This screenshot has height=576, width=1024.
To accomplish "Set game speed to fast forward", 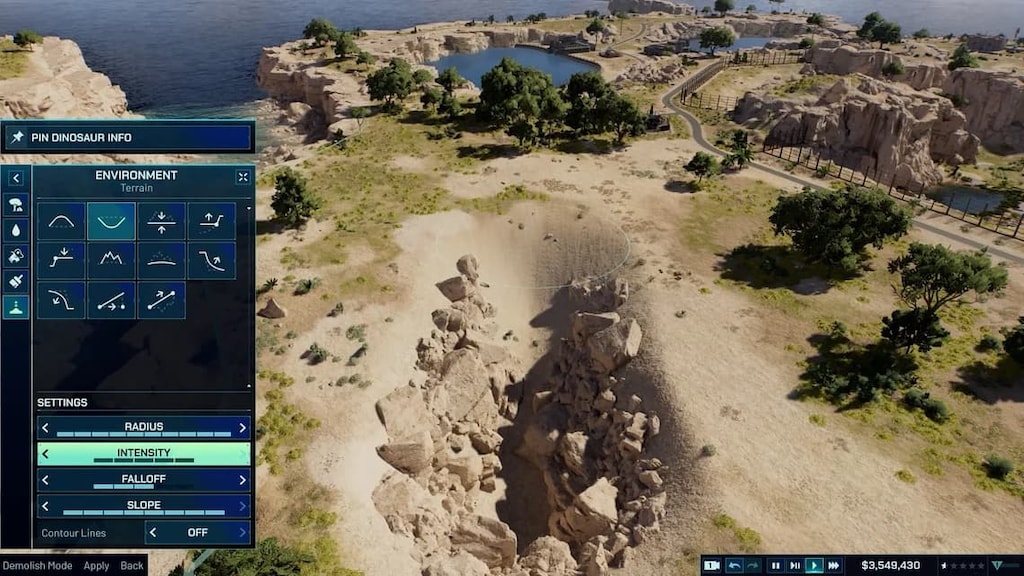I will [x=833, y=565].
